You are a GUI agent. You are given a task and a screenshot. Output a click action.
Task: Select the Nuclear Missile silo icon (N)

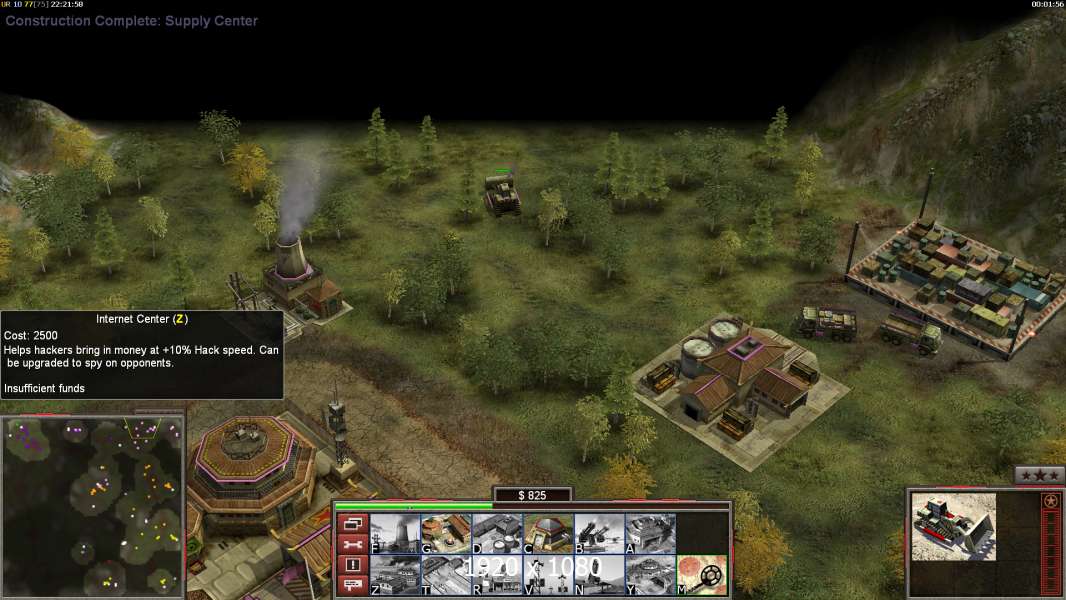pyautogui.click(x=599, y=575)
